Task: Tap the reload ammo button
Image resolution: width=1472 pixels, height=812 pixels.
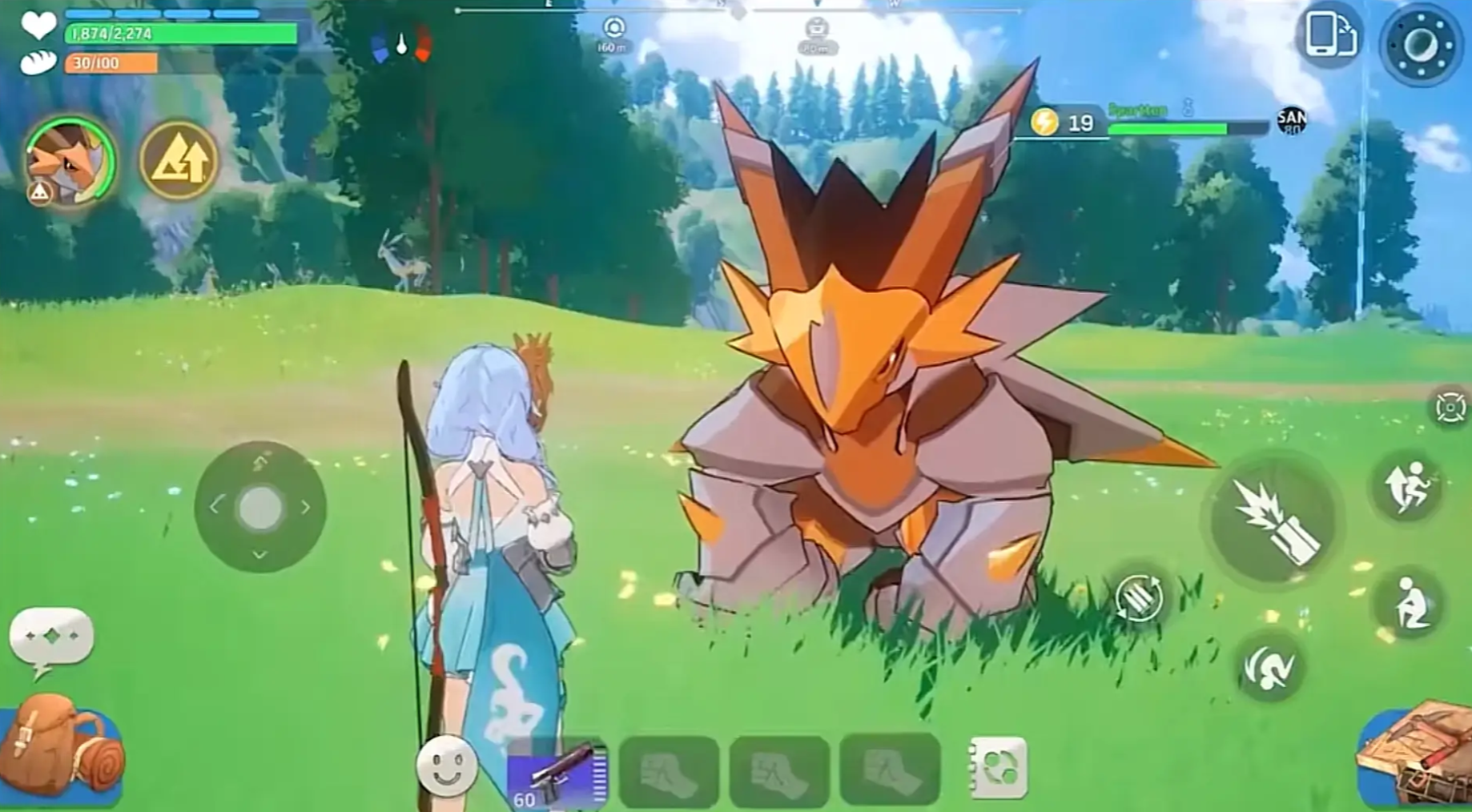Action: (1139, 597)
